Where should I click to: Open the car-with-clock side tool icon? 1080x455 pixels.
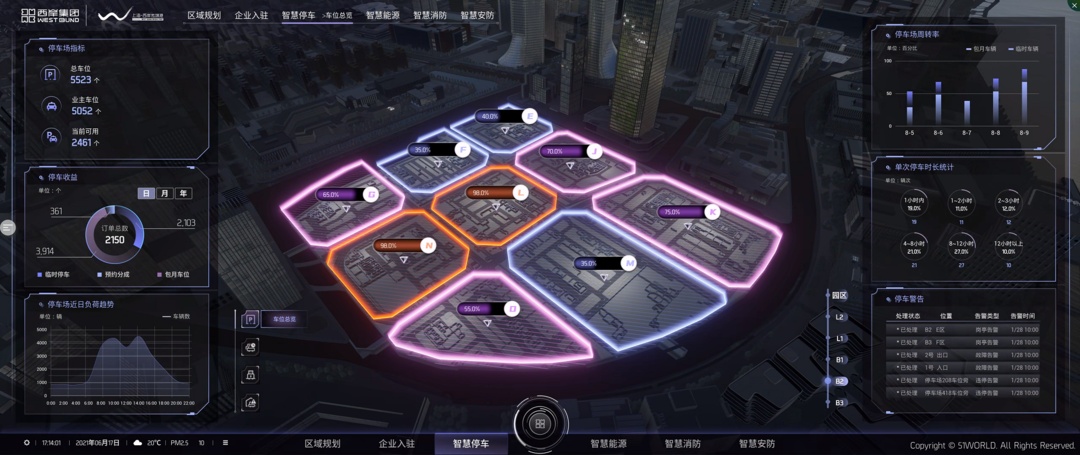(x=250, y=347)
